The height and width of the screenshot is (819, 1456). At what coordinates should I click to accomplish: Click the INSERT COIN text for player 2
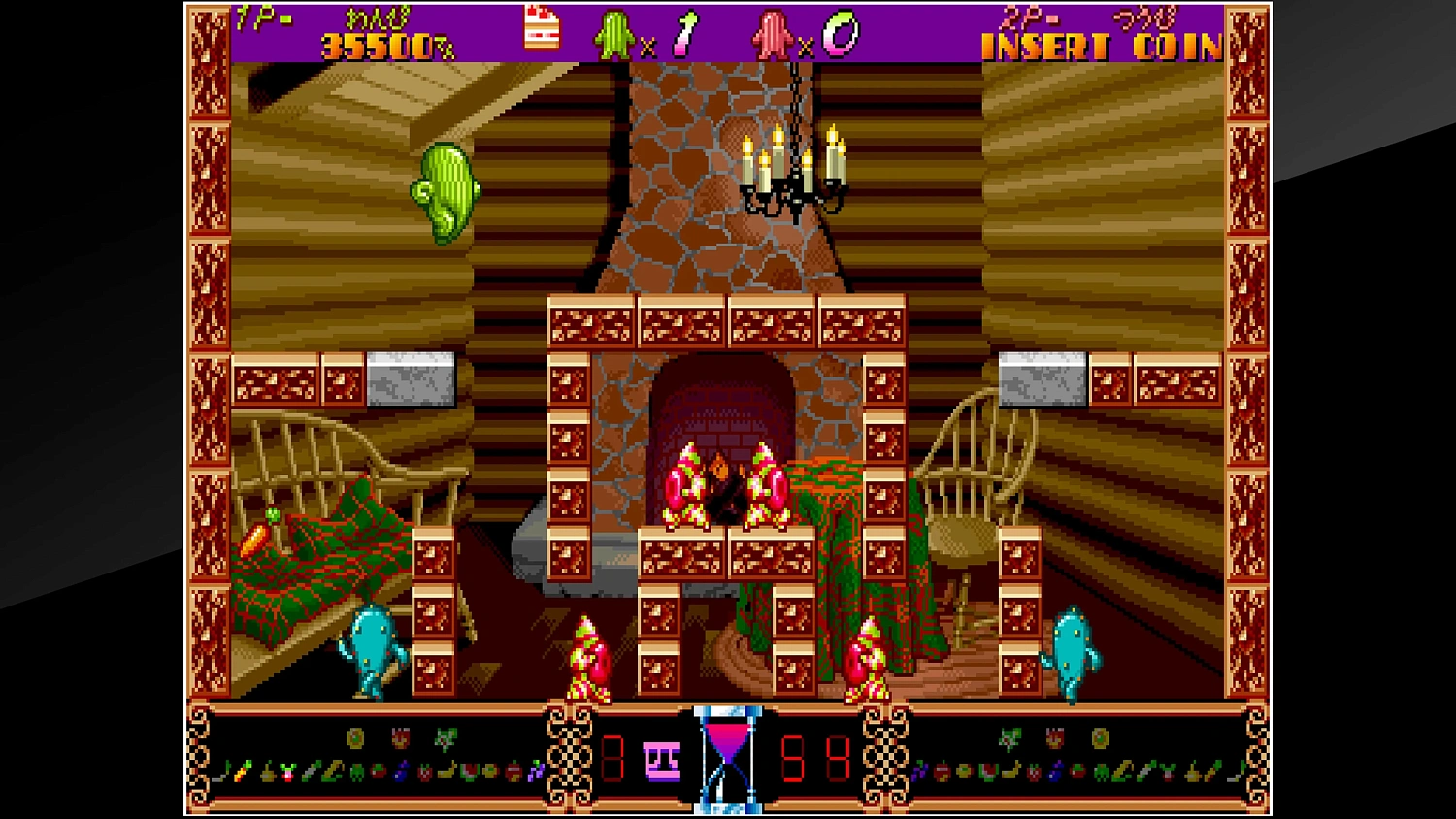(1097, 44)
